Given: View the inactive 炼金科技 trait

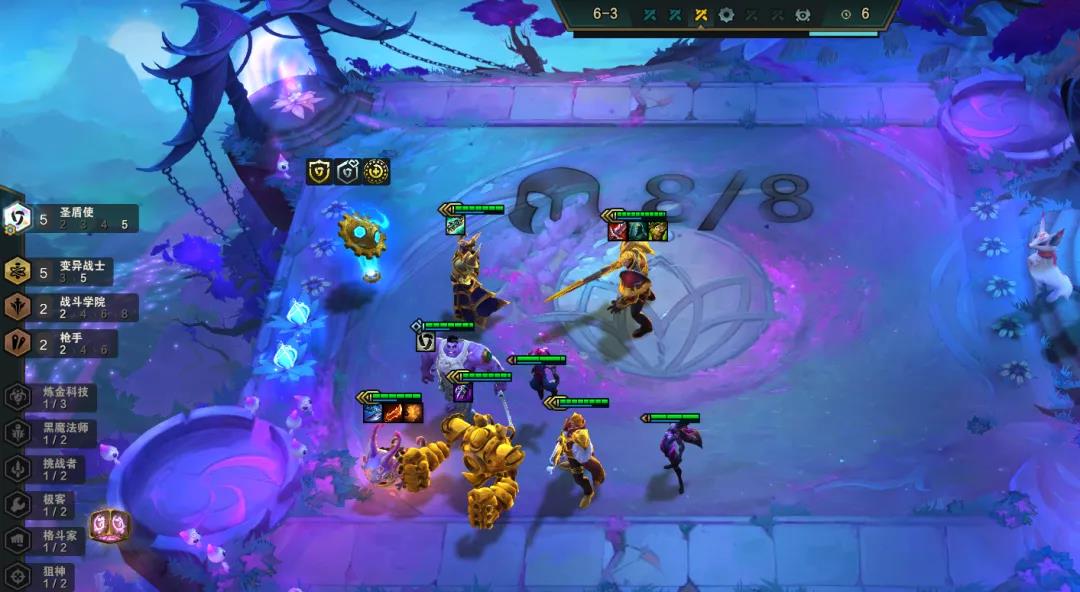Looking at the screenshot, I should pos(58,396).
